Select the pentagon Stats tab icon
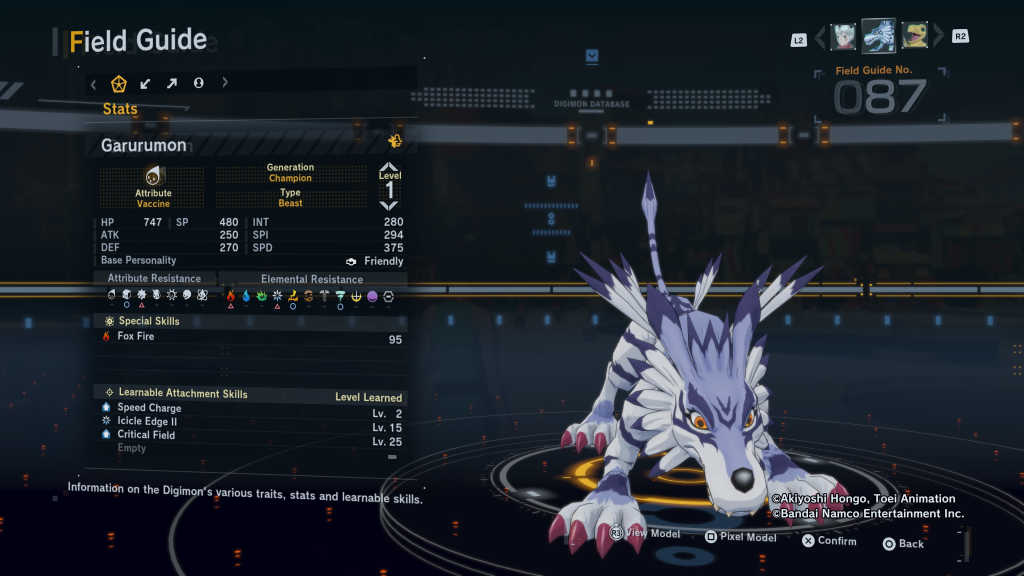The width and height of the screenshot is (1024, 576). pos(119,83)
